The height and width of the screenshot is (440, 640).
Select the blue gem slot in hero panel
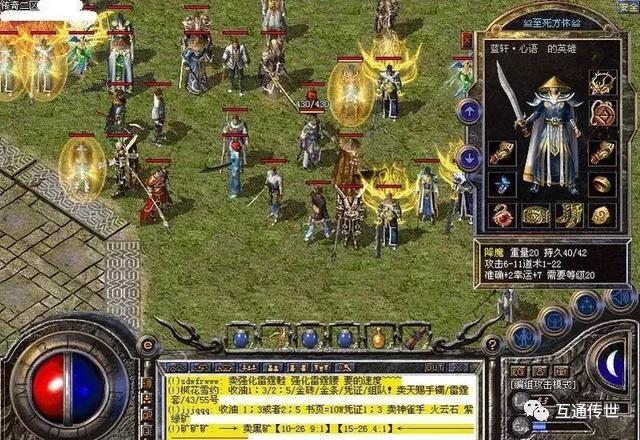click(x=501, y=184)
